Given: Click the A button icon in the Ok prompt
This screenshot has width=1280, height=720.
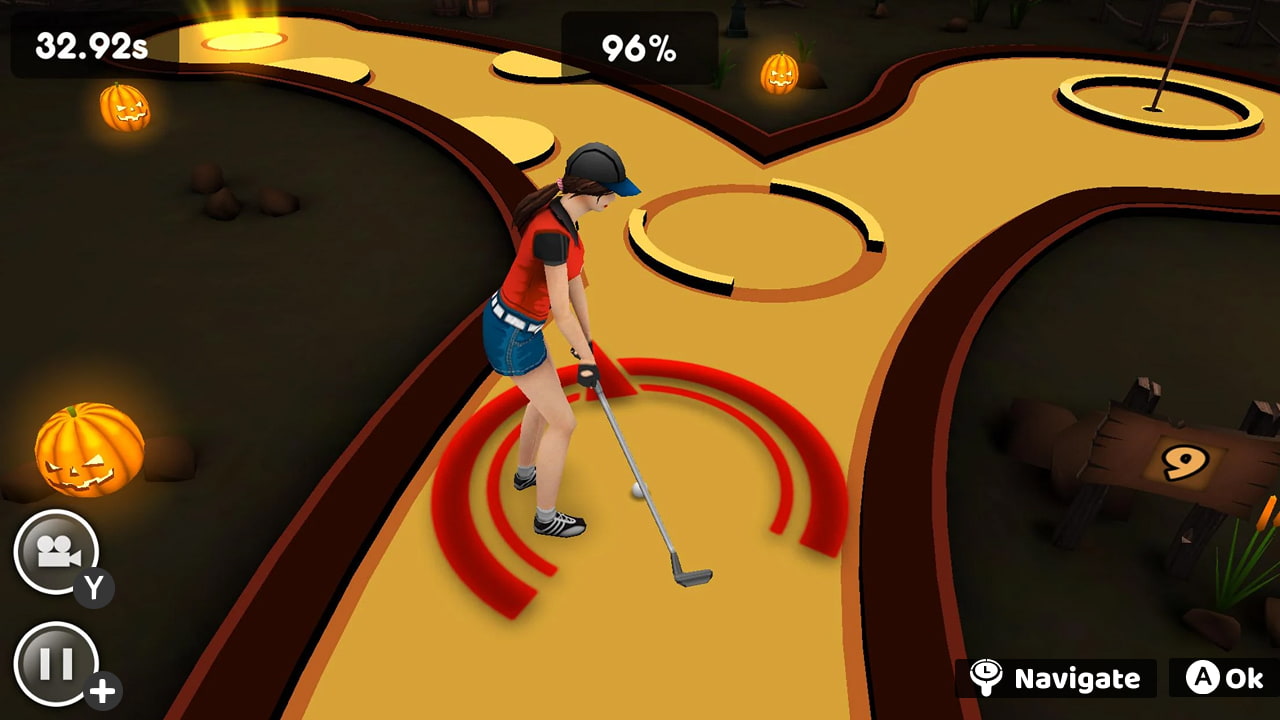Looking at the screenshot, I should pos(1207,679).
